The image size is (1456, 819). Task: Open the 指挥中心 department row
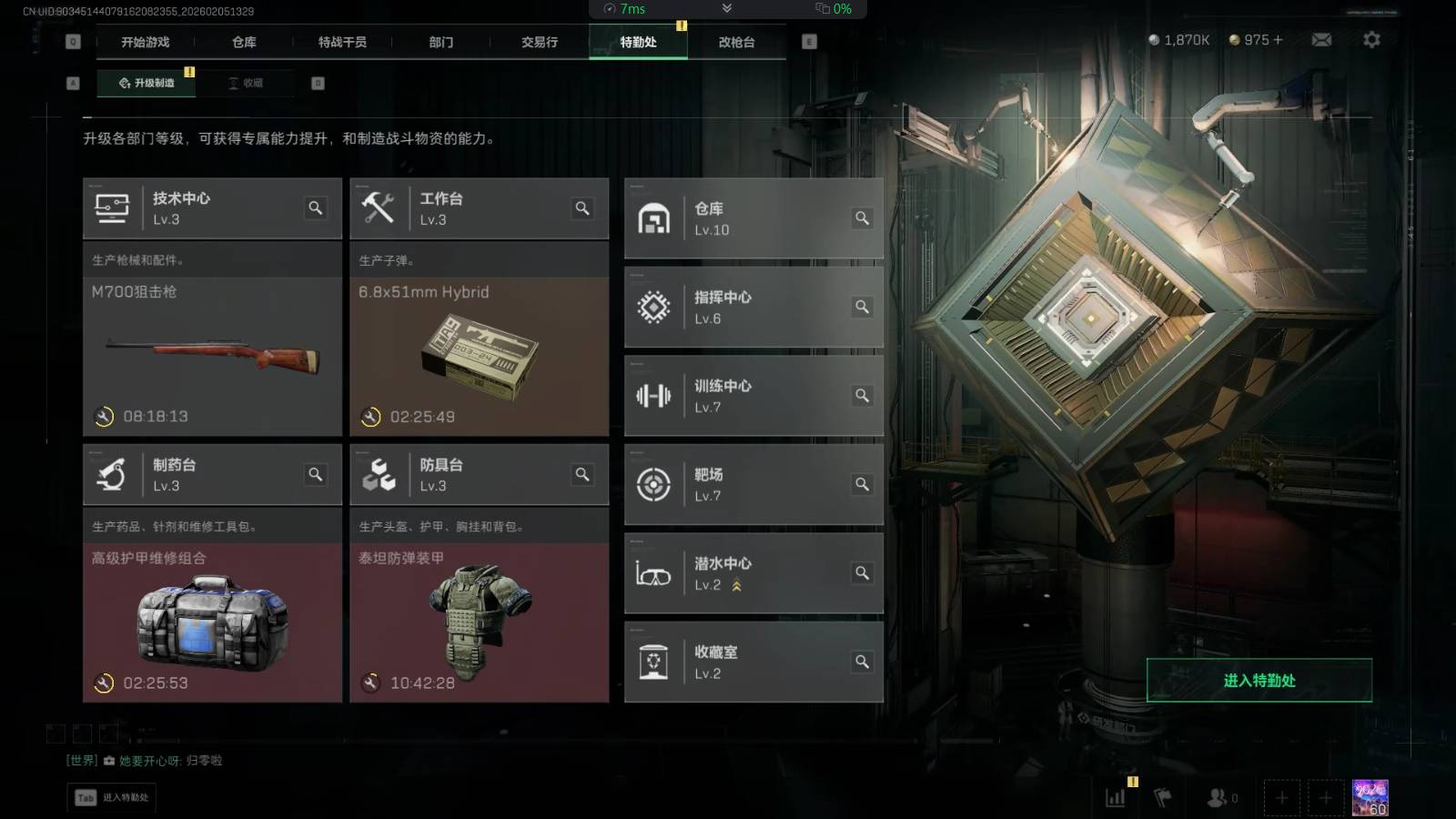(753, 308)
